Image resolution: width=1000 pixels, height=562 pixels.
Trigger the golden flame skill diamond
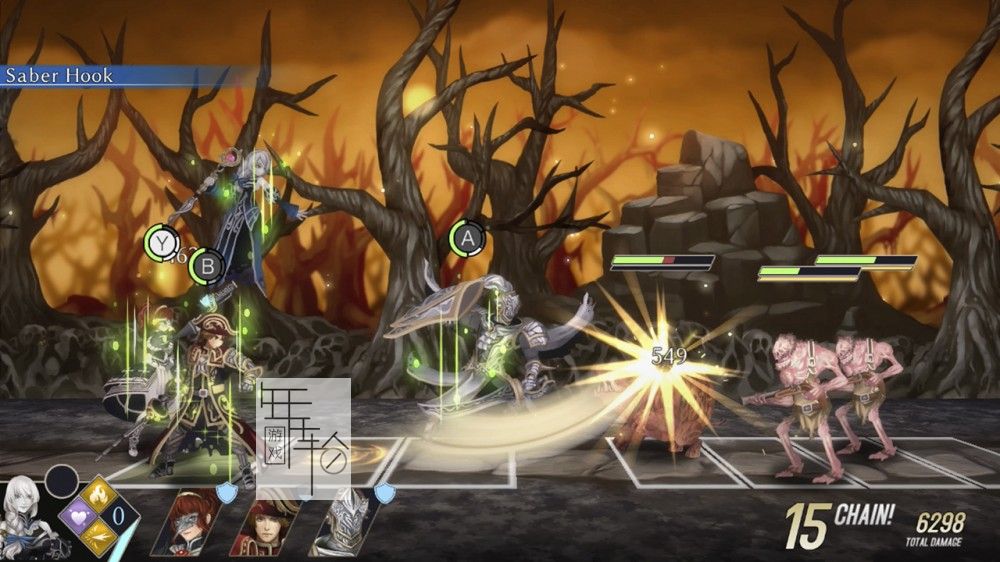99,494
